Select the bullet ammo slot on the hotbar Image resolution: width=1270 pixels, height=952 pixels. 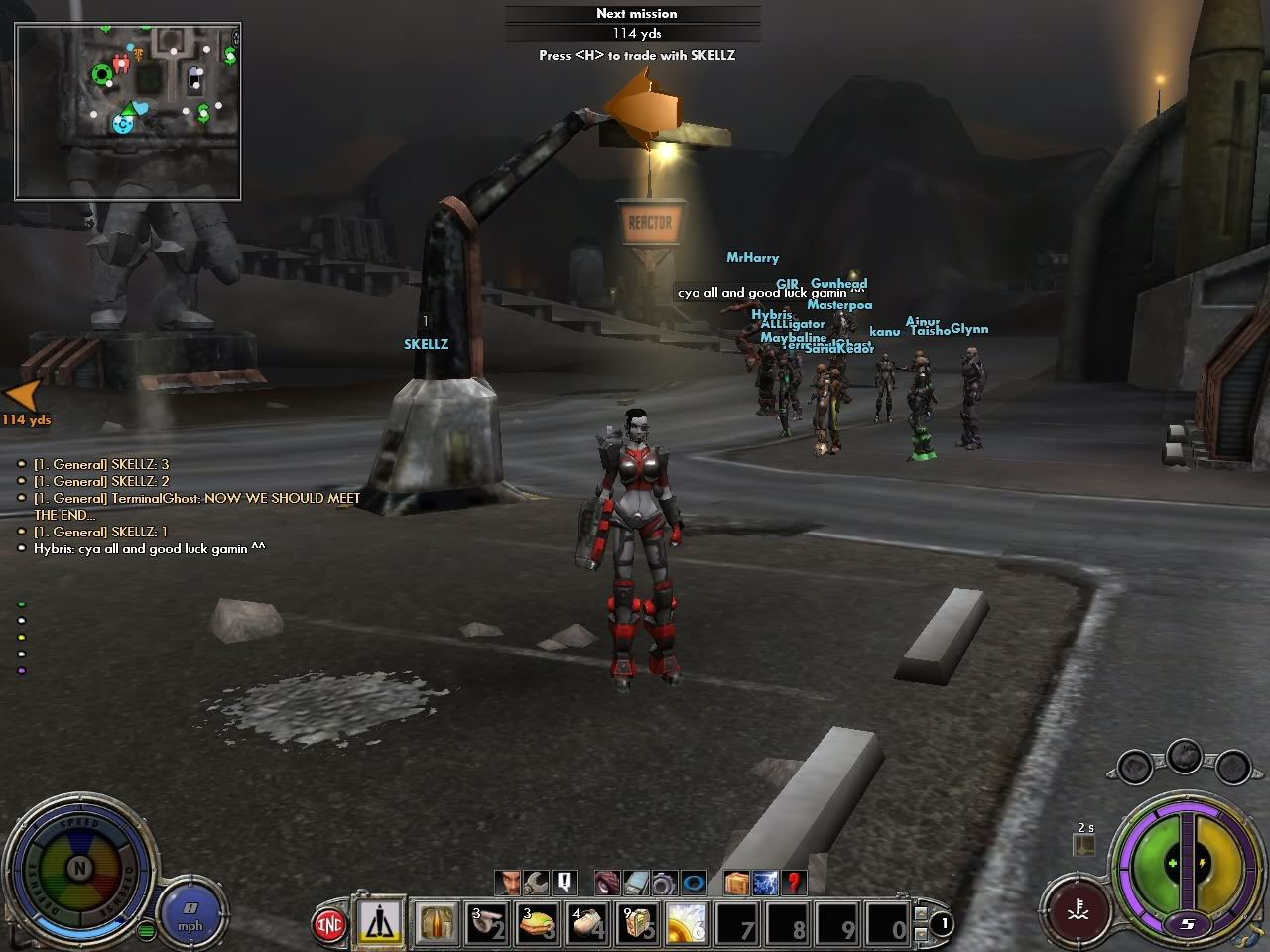[436, 923]
